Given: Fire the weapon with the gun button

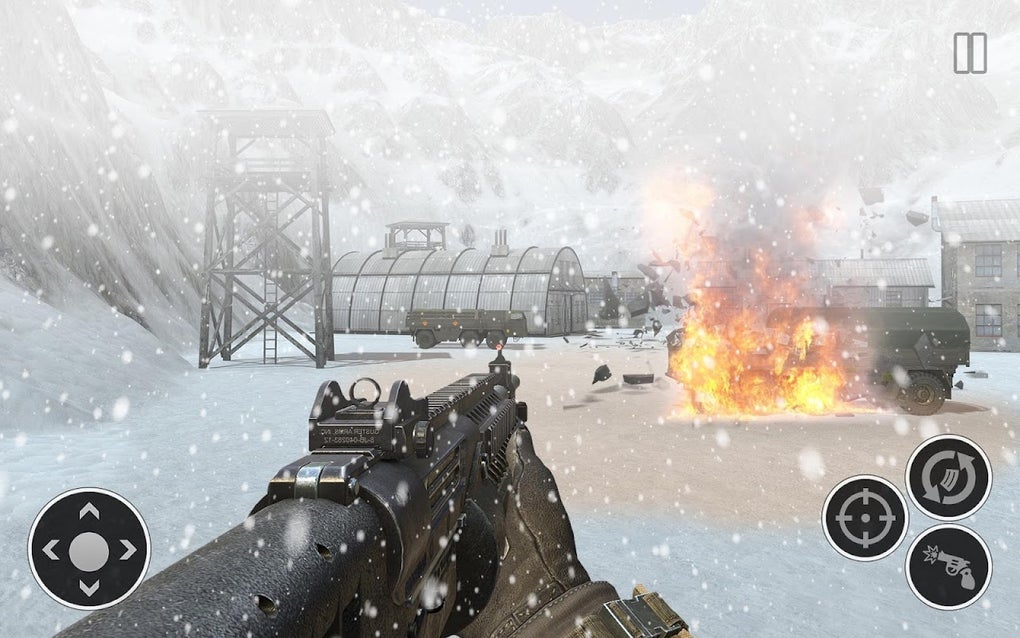Looking at the screenshot, I should pos(947,566).
